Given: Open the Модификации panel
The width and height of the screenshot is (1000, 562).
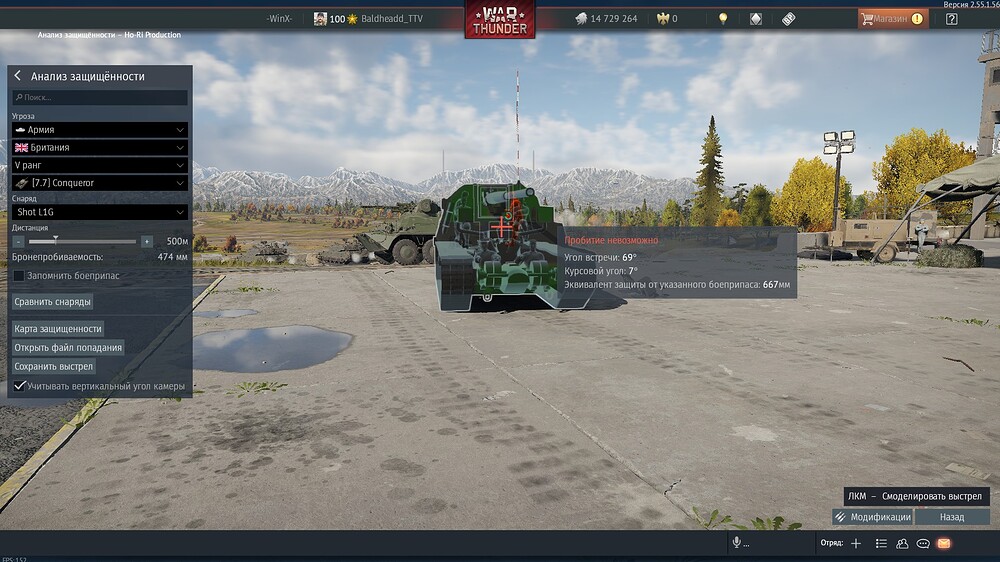Looking at the screenshot, I should click(x=872, y=517).
